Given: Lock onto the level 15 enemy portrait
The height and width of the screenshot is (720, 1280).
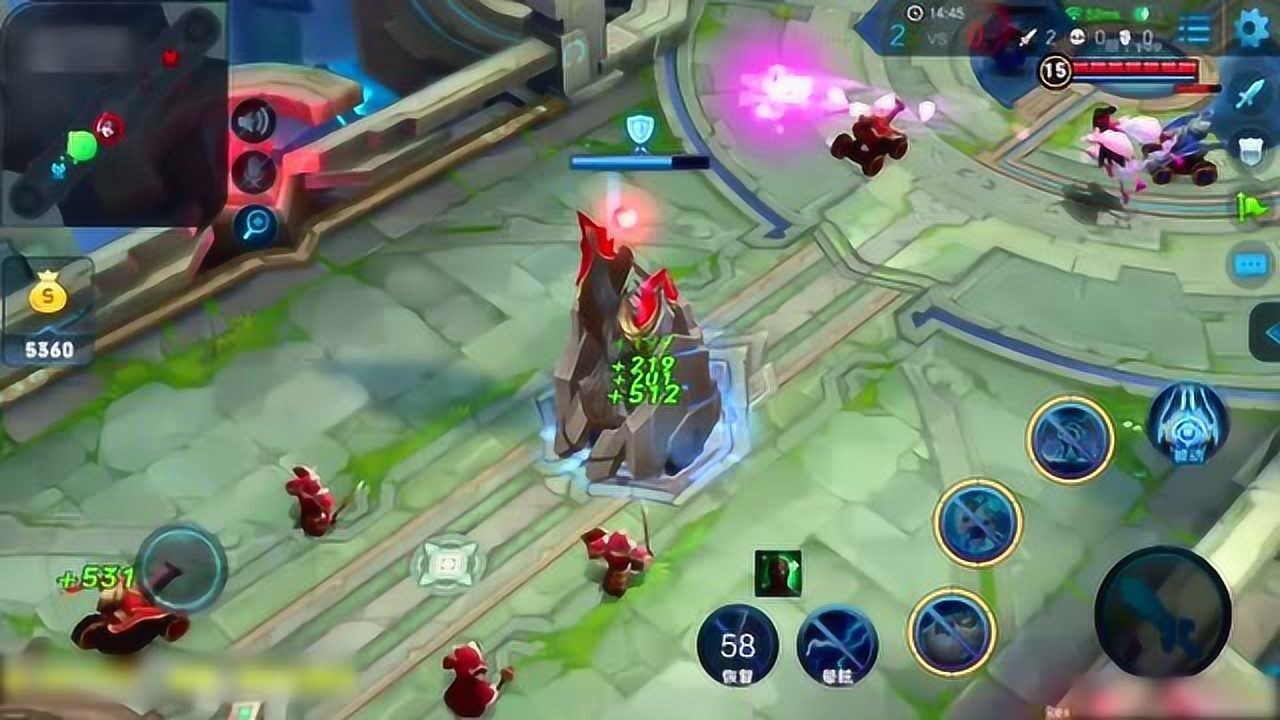Looking at the screenshot, I should coord(1055,70).
